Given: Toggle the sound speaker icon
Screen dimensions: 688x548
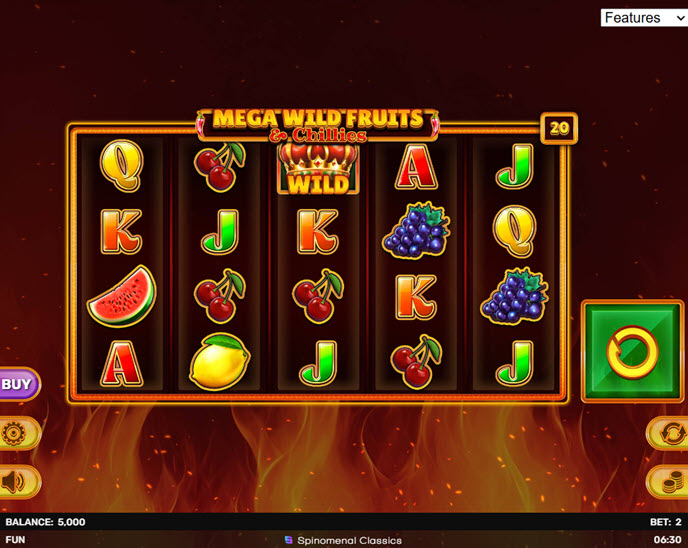Looking at the screenshot, I should [x=15, y=482].
